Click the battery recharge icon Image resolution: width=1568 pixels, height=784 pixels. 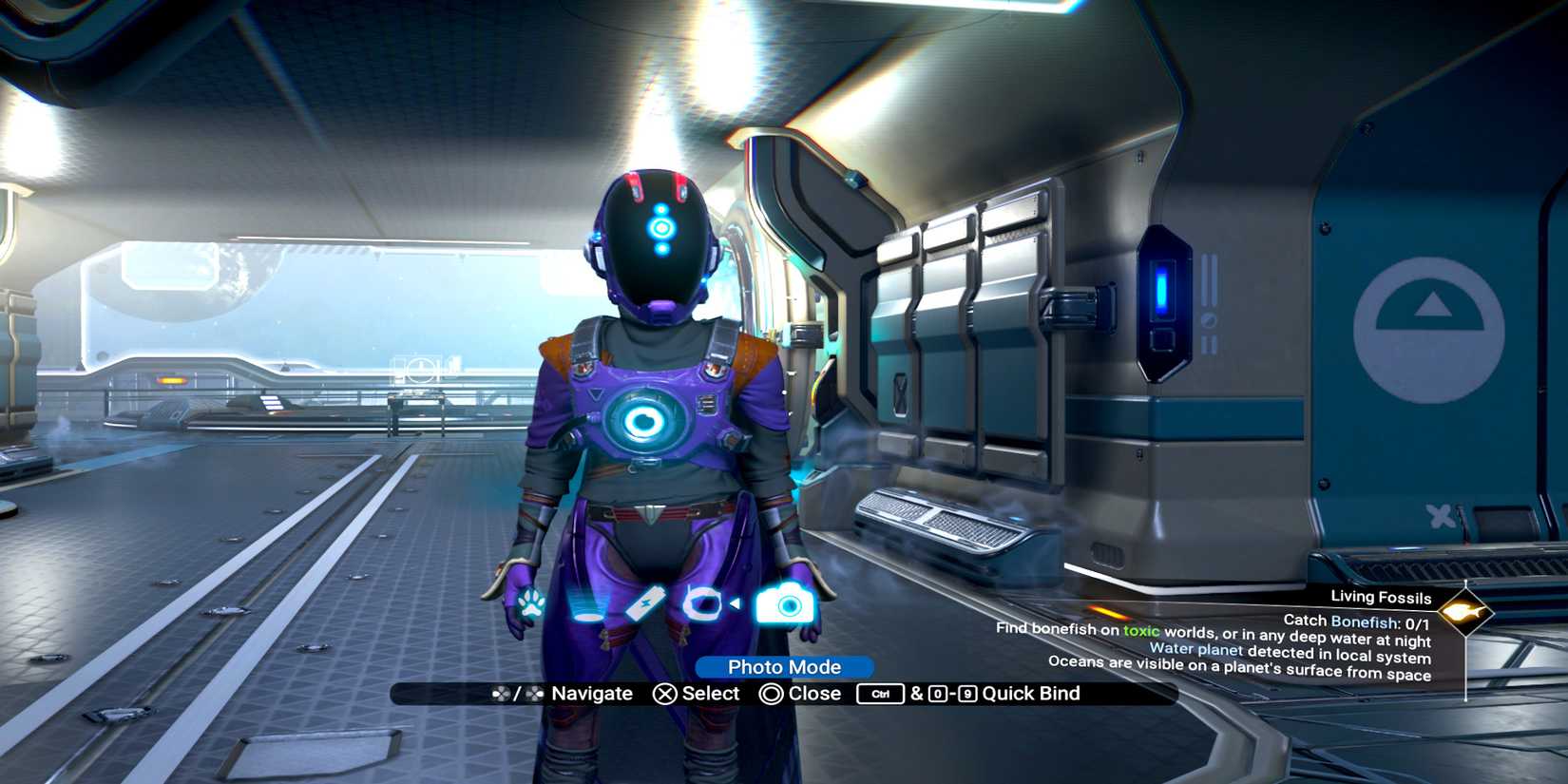[x=646, y=602]
